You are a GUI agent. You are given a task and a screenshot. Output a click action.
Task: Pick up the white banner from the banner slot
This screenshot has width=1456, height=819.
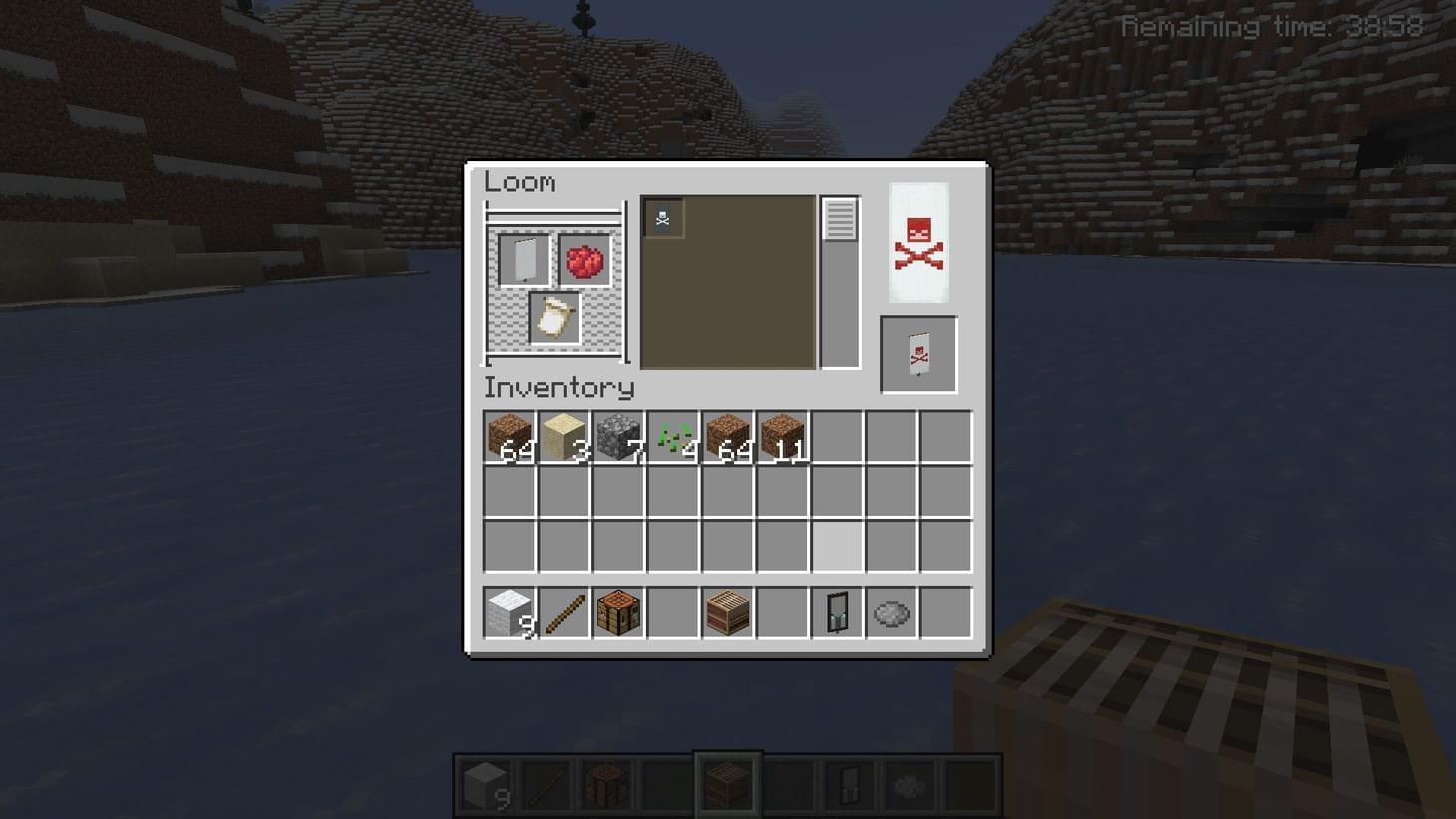526,259
